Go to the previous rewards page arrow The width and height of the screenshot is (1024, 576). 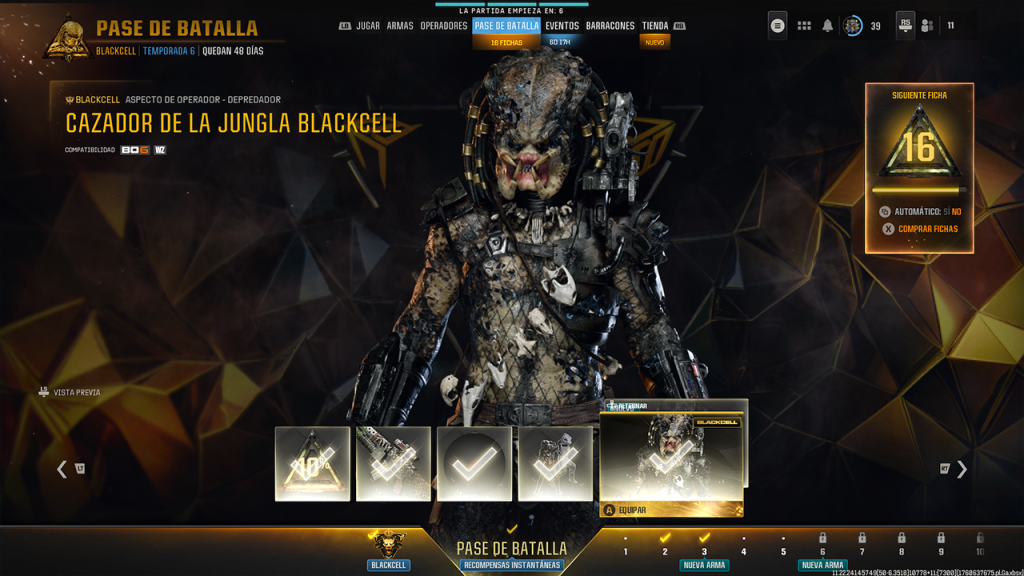(62, 469)
